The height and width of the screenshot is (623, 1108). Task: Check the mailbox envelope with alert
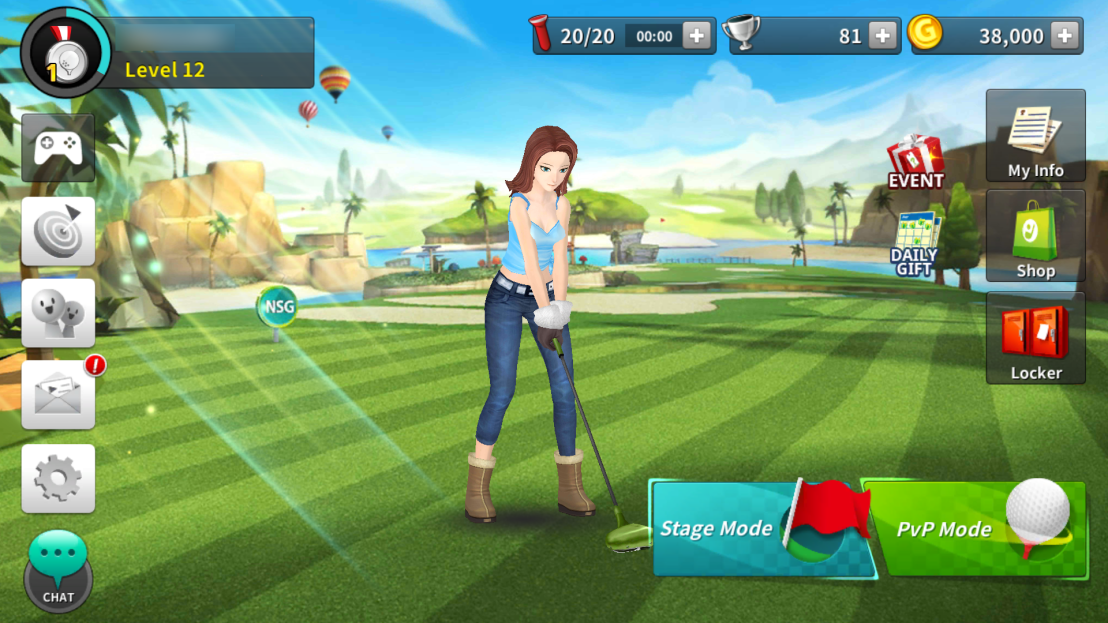pyautogui.click(x=58, y=395)
